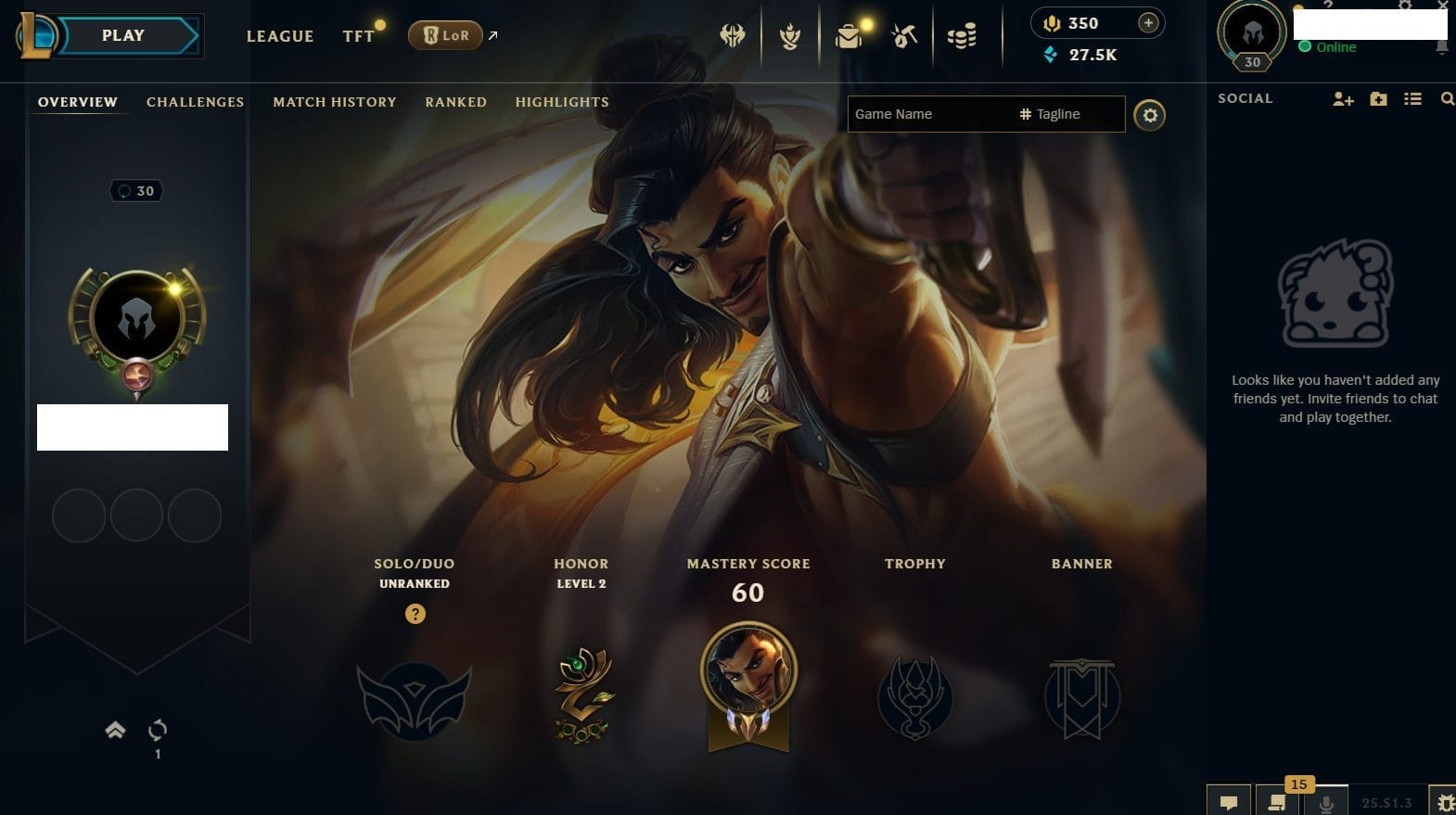
Task: View the Match History tab
Action: point(334,102)
